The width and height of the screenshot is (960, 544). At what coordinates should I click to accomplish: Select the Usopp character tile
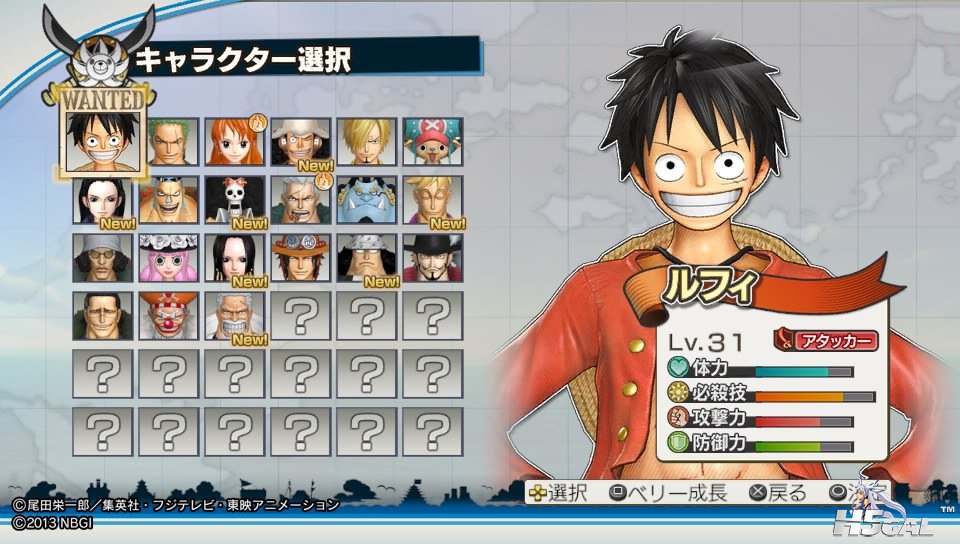click(302, 142)
